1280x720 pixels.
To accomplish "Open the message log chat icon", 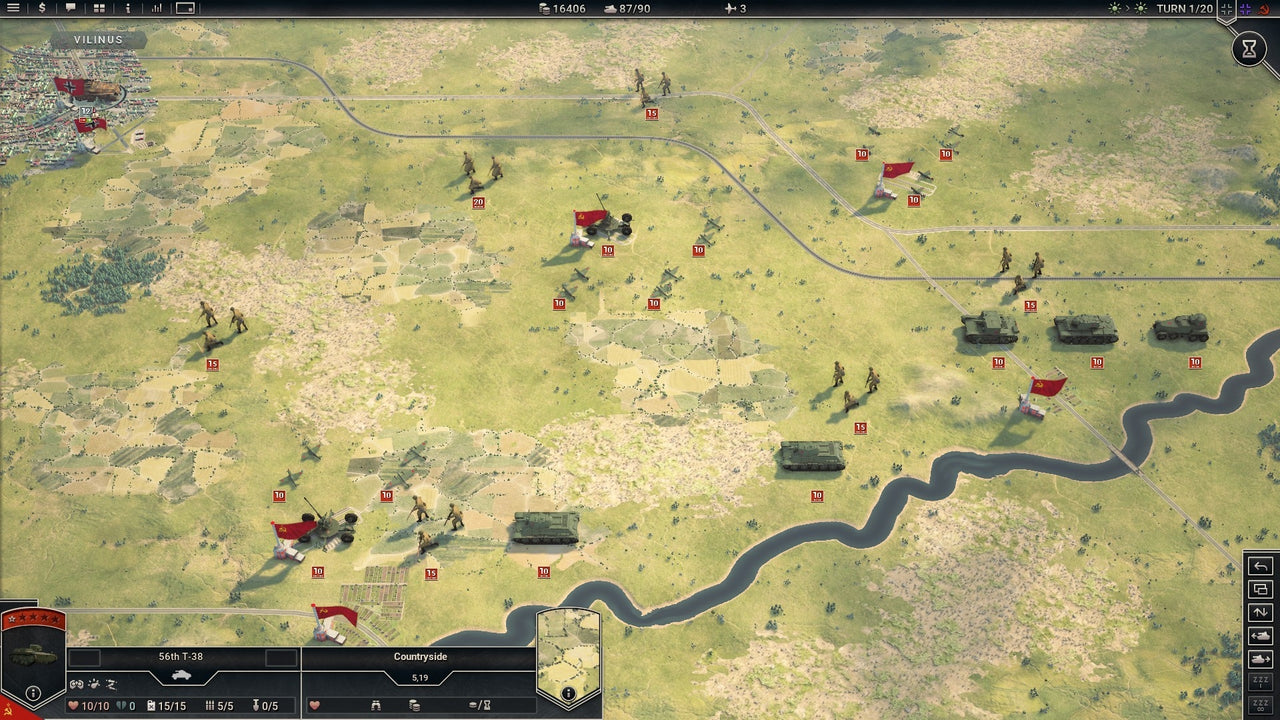I will (x=72, y=8).
